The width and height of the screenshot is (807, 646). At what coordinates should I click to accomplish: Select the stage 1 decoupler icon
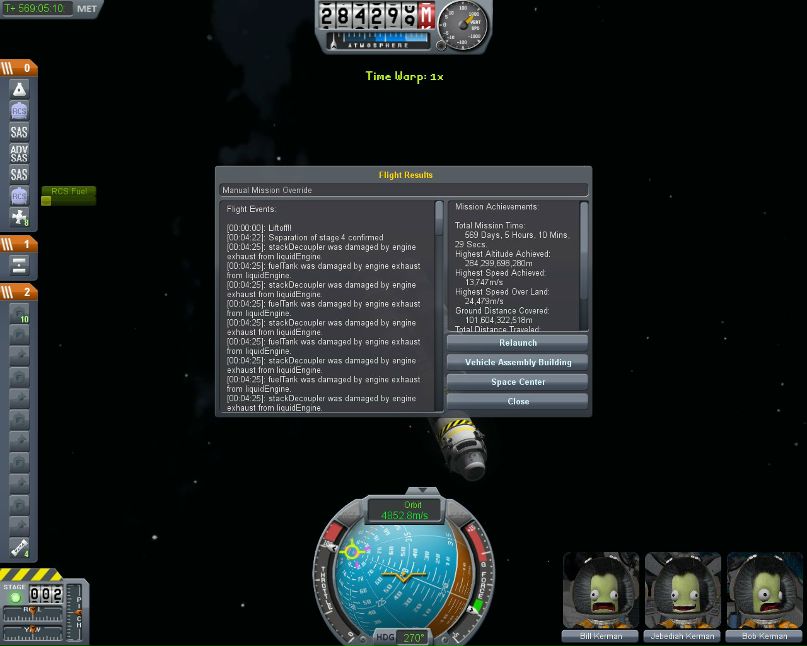19,265
